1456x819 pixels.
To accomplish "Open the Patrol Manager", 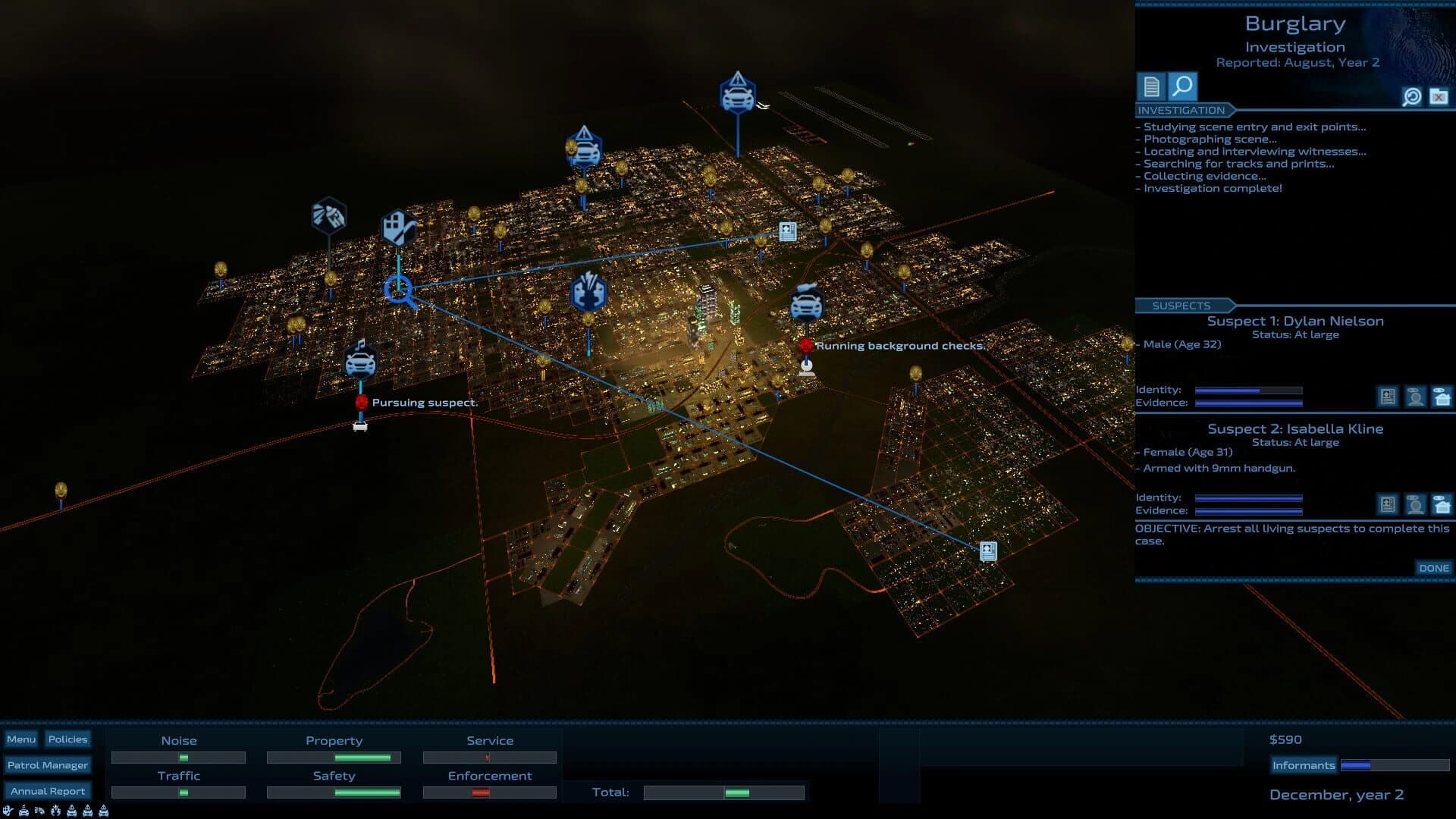I will [x=48, y=765].
